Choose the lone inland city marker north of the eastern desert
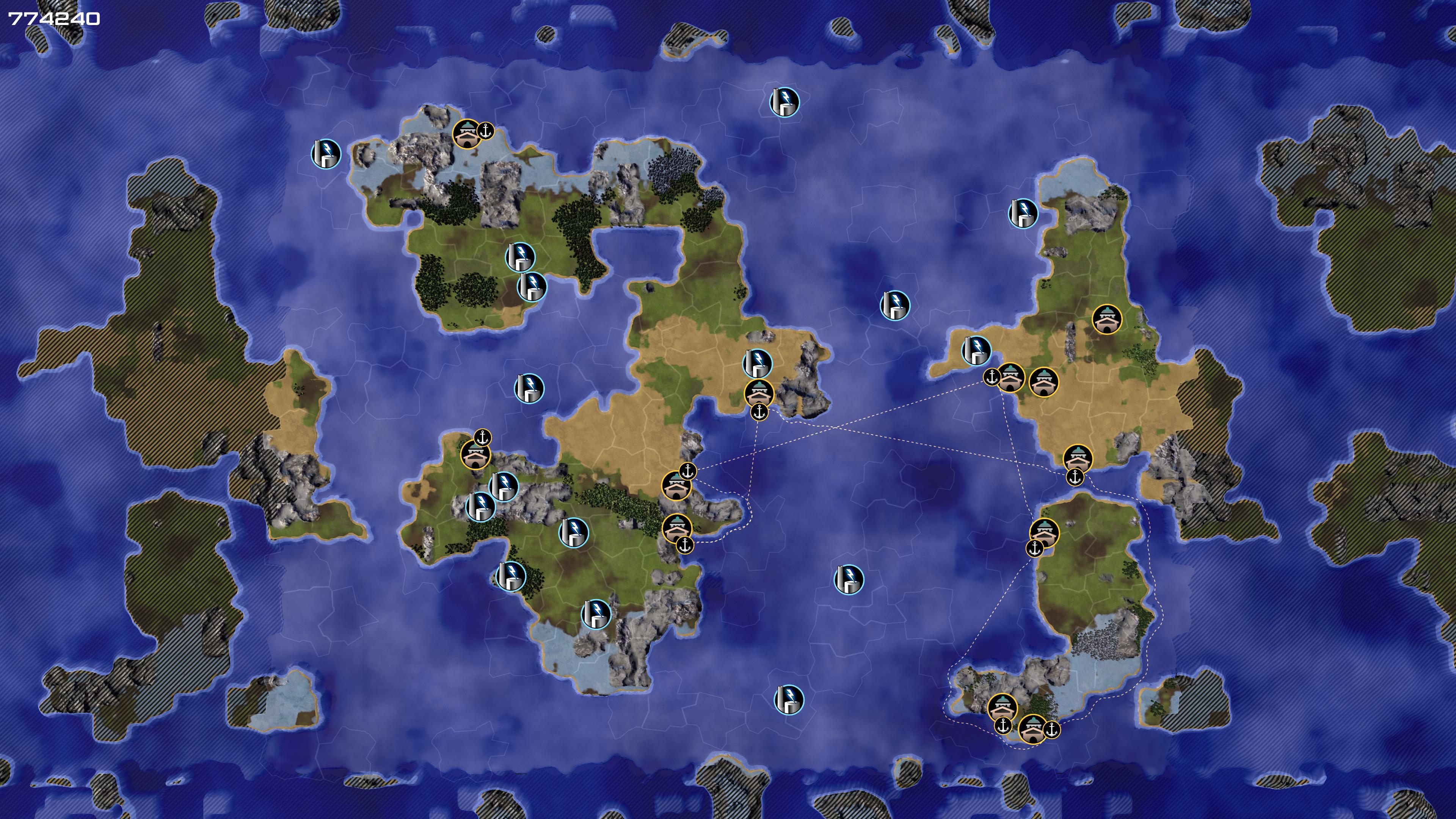This screenshot has height=819, width=1456. [x=1106, y=319]
